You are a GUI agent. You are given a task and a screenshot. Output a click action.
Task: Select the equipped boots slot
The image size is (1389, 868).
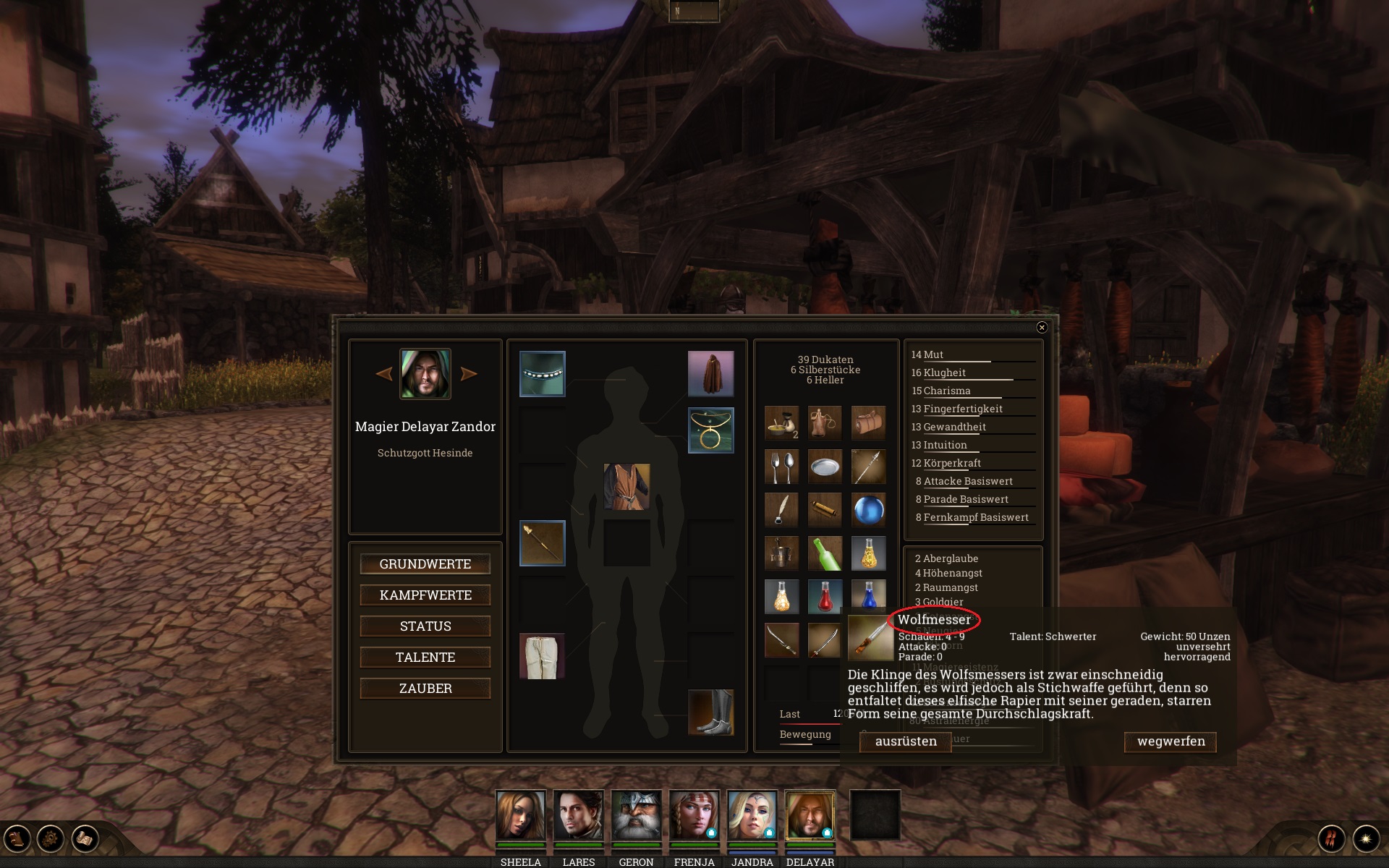point(710,712)
